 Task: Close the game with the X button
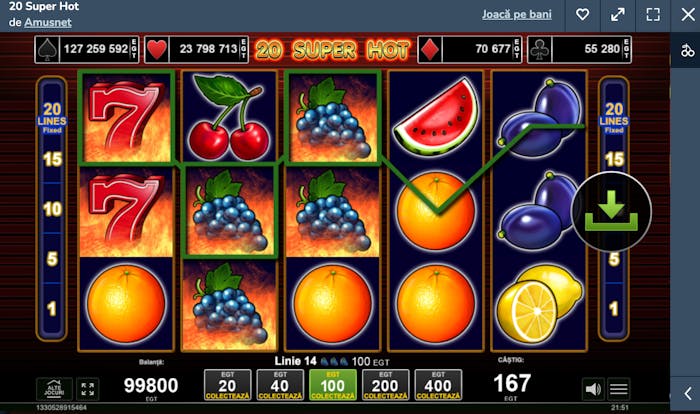pyautogui.click(x=687, y=15)
